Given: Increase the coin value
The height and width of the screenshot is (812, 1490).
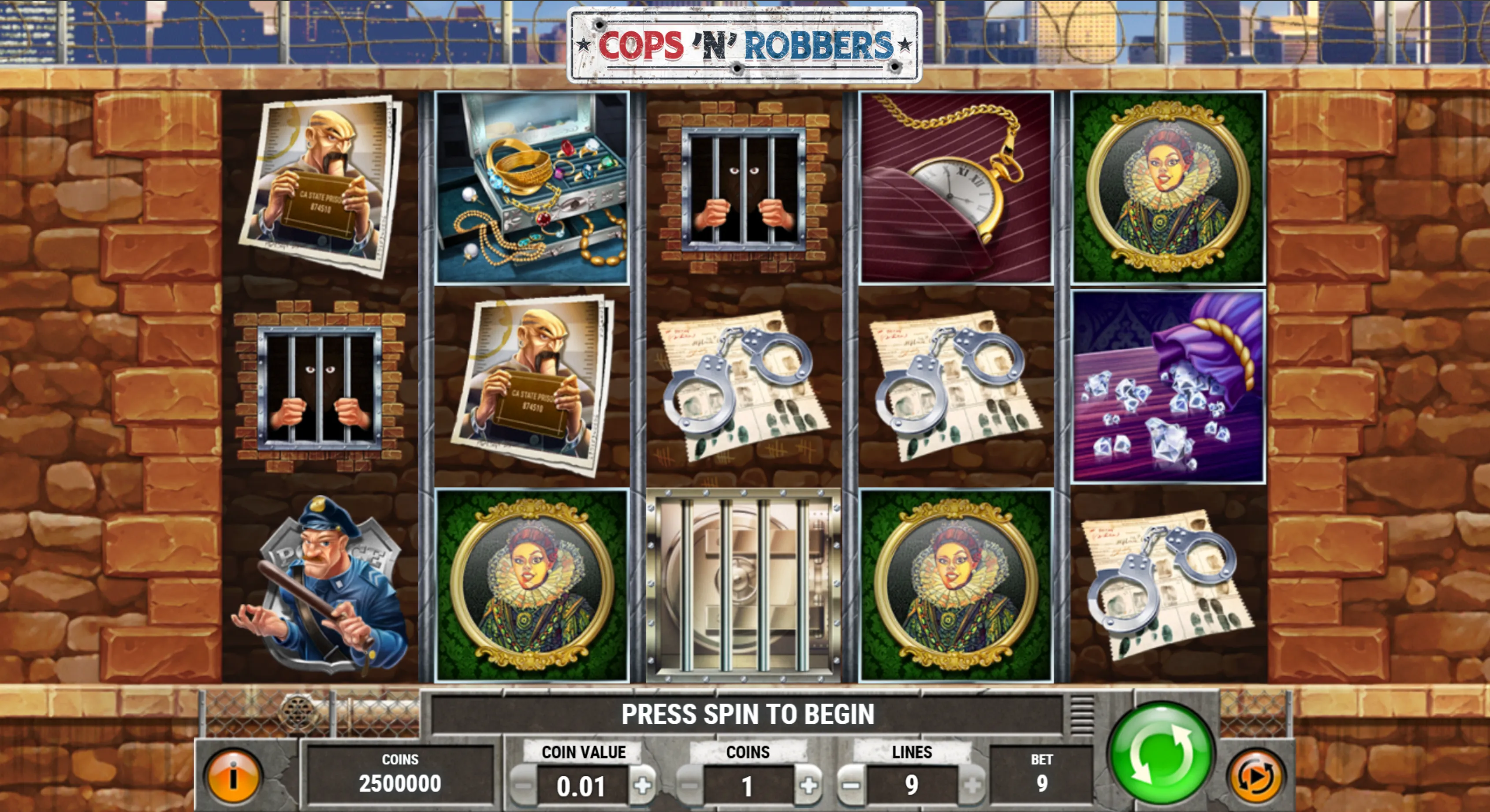Looking at the screenshot, I should point(643,786).
